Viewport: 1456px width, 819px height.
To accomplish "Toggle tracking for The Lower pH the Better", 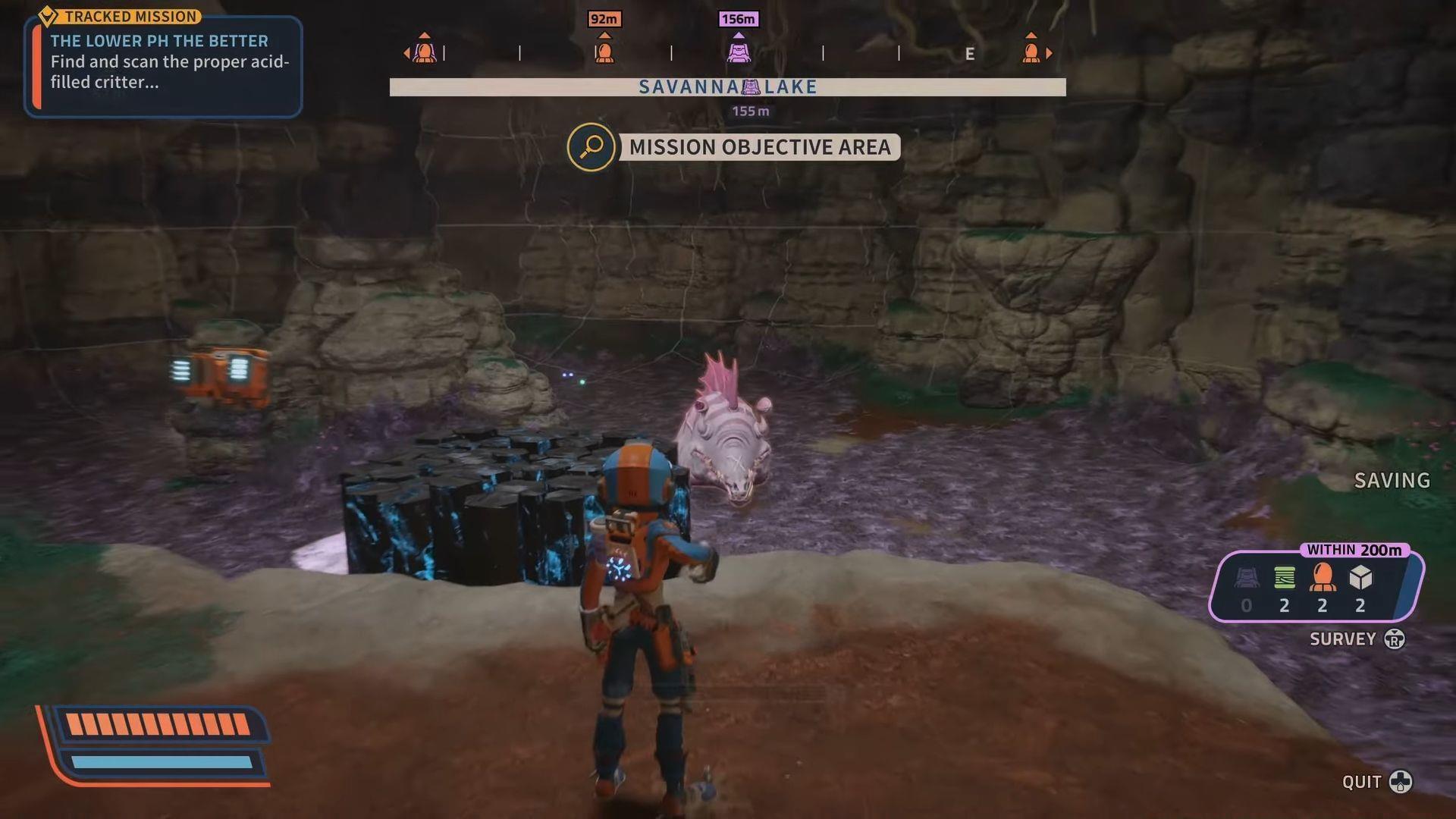I will pos(159,41).
